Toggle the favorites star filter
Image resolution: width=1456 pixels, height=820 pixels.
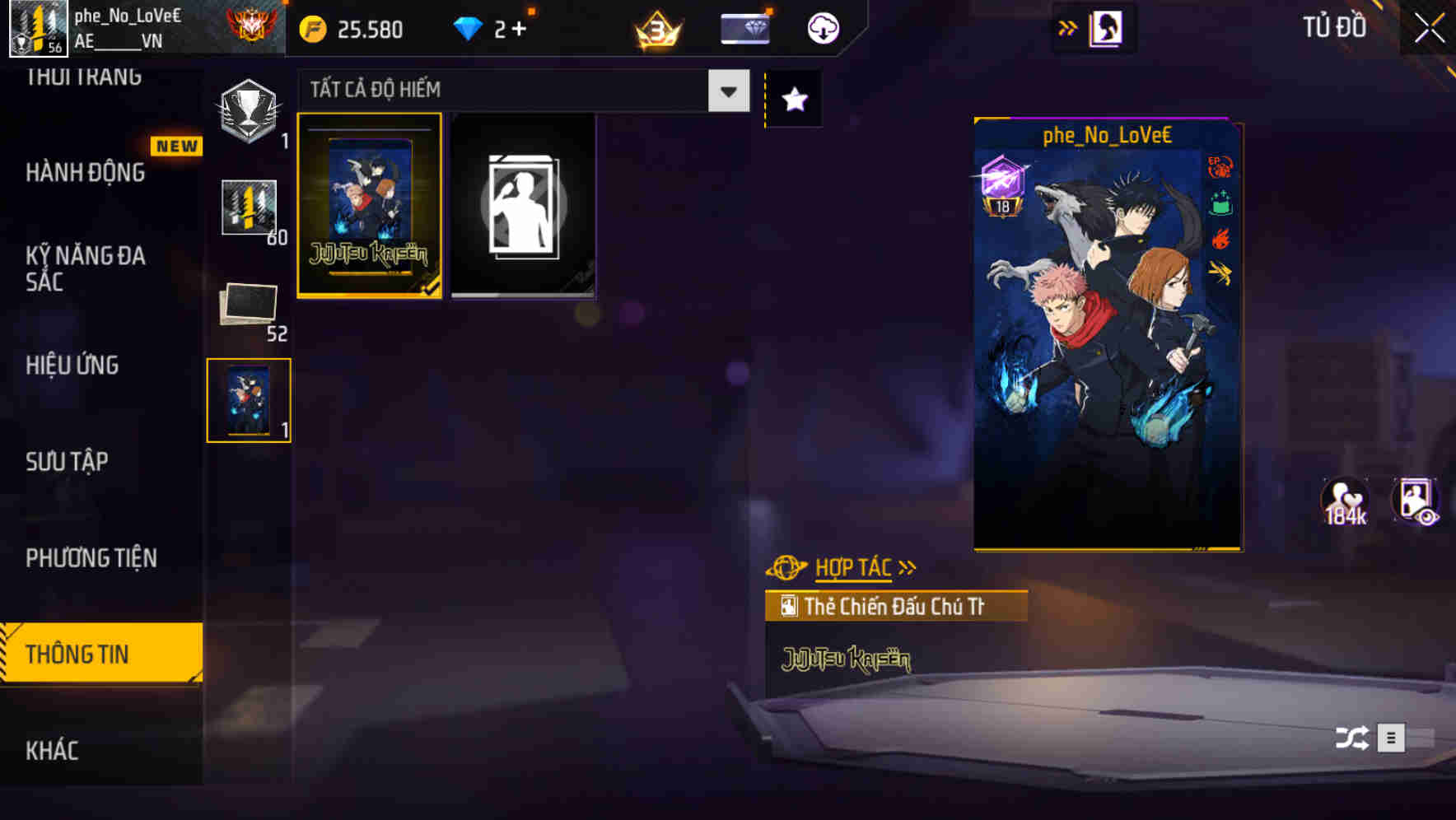pyautogui.click(x=793, y=99)
